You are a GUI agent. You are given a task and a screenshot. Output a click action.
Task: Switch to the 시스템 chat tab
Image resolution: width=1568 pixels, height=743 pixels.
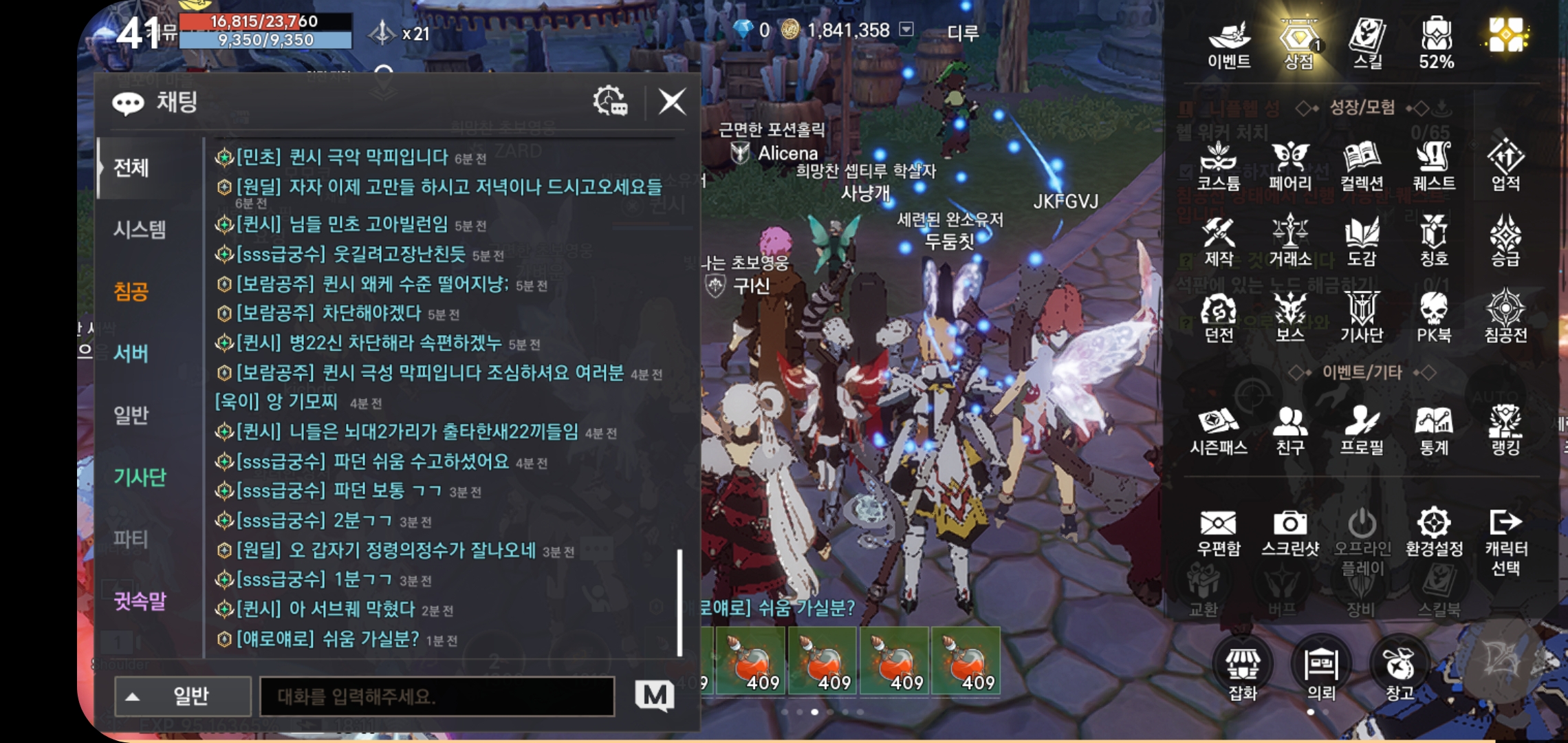click(140, 229)
